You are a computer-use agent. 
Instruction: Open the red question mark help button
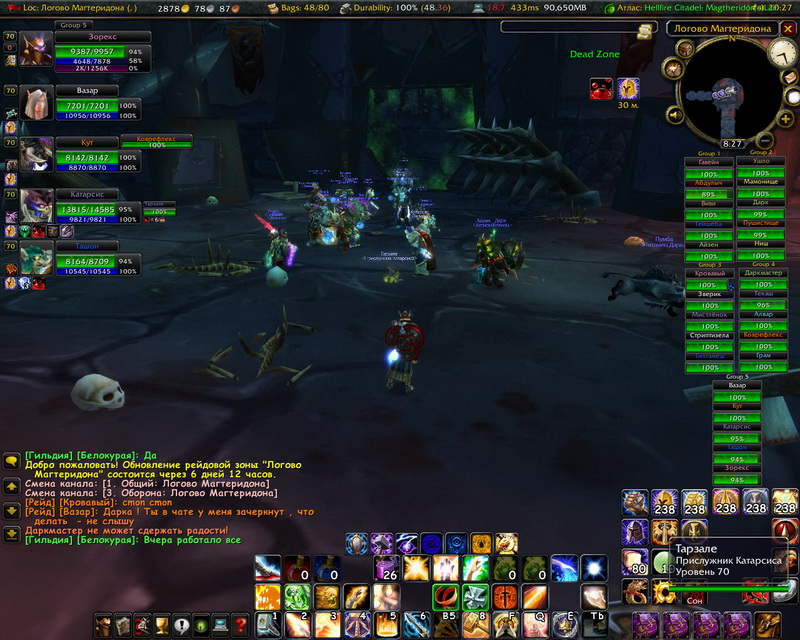tap(240, 626)
